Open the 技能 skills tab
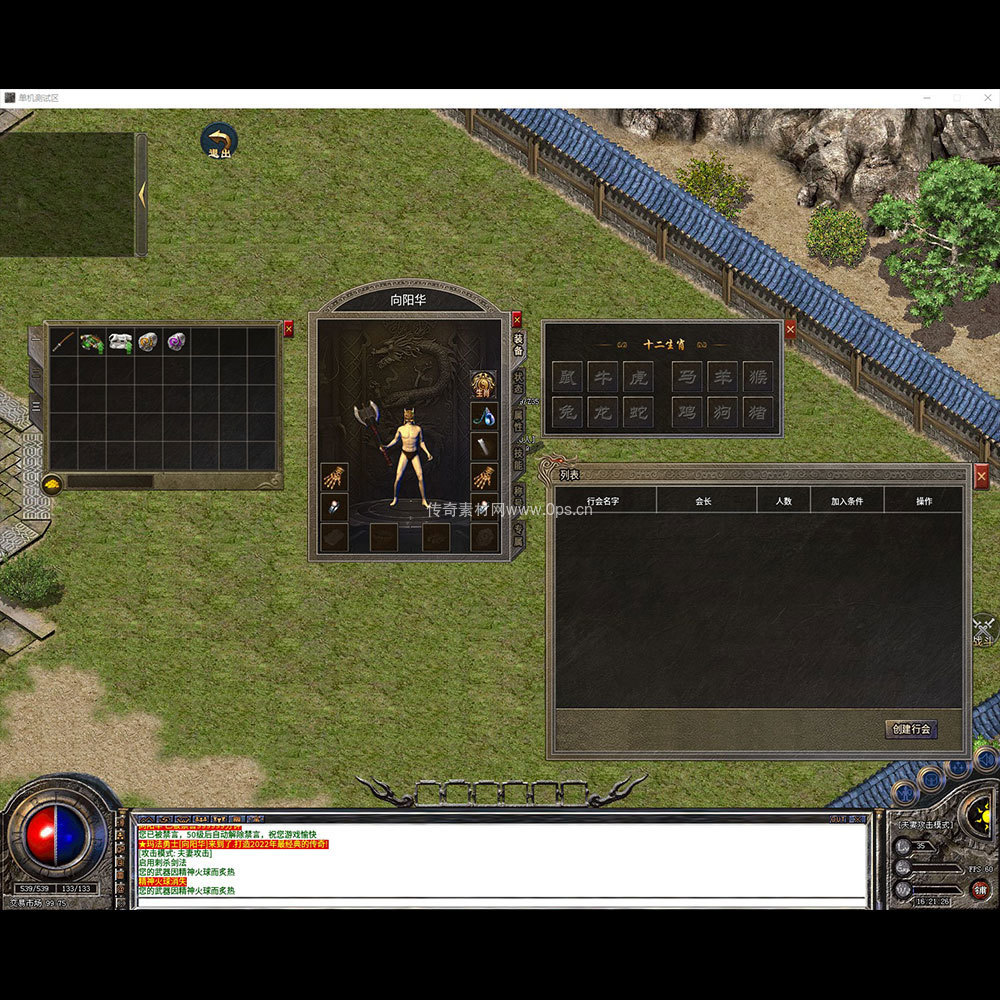Viewport: 1000px width, 1000px height. (518, 457)
